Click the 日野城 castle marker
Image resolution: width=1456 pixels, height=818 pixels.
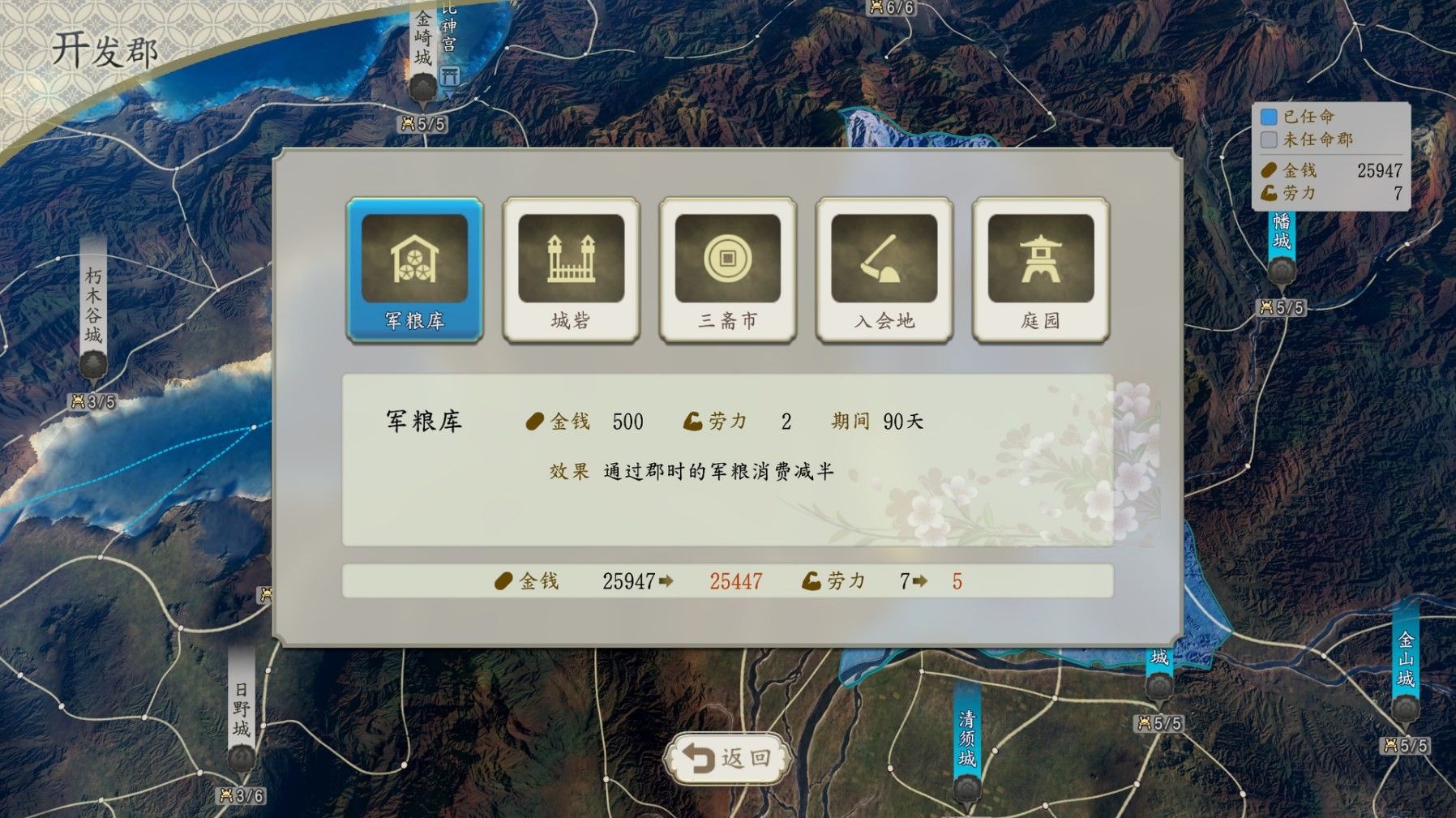240,758
